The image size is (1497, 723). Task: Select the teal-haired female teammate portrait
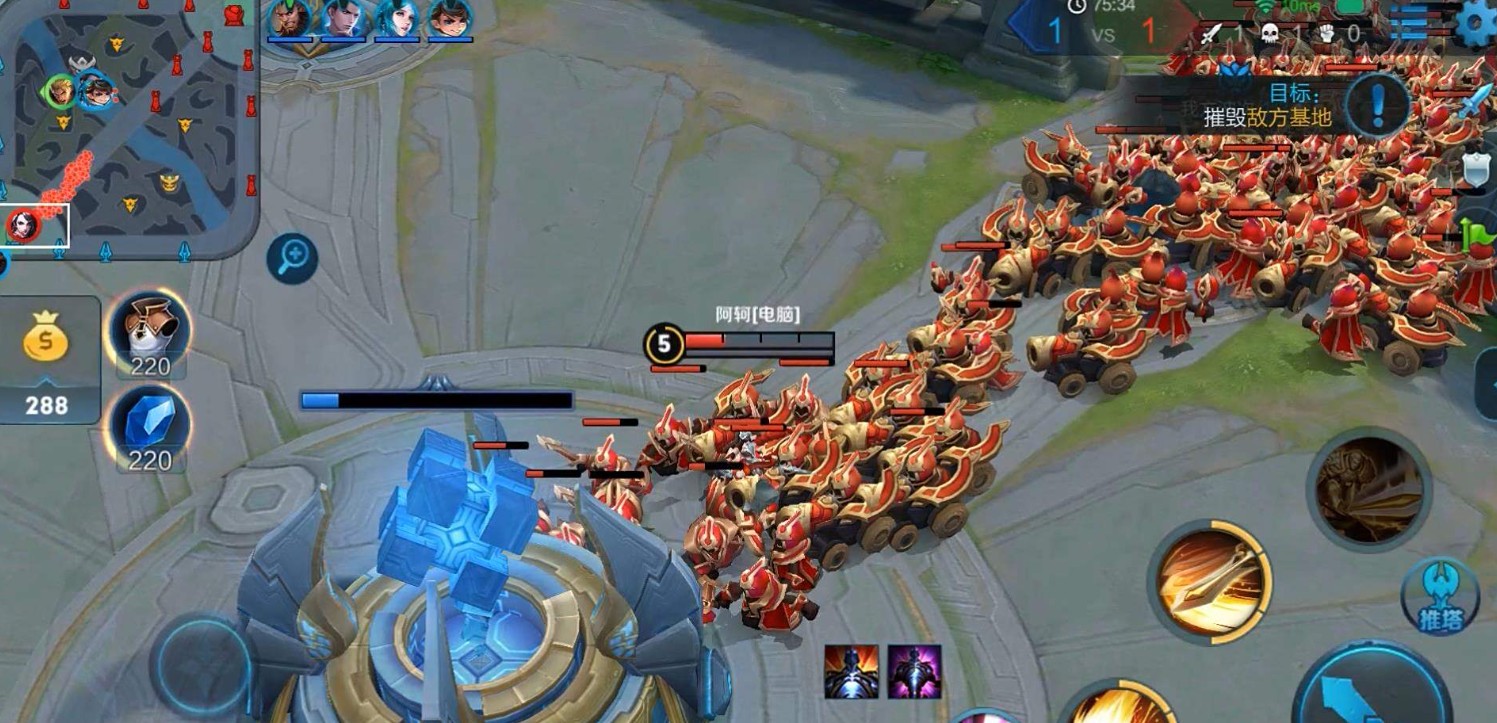397,19
